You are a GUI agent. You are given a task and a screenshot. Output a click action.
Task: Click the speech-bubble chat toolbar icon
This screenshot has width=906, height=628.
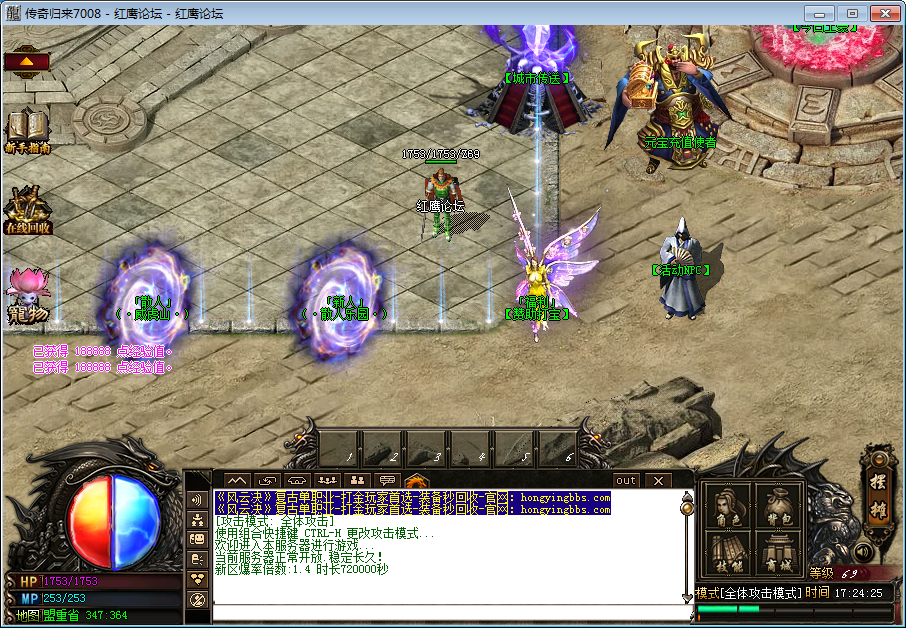387,481
